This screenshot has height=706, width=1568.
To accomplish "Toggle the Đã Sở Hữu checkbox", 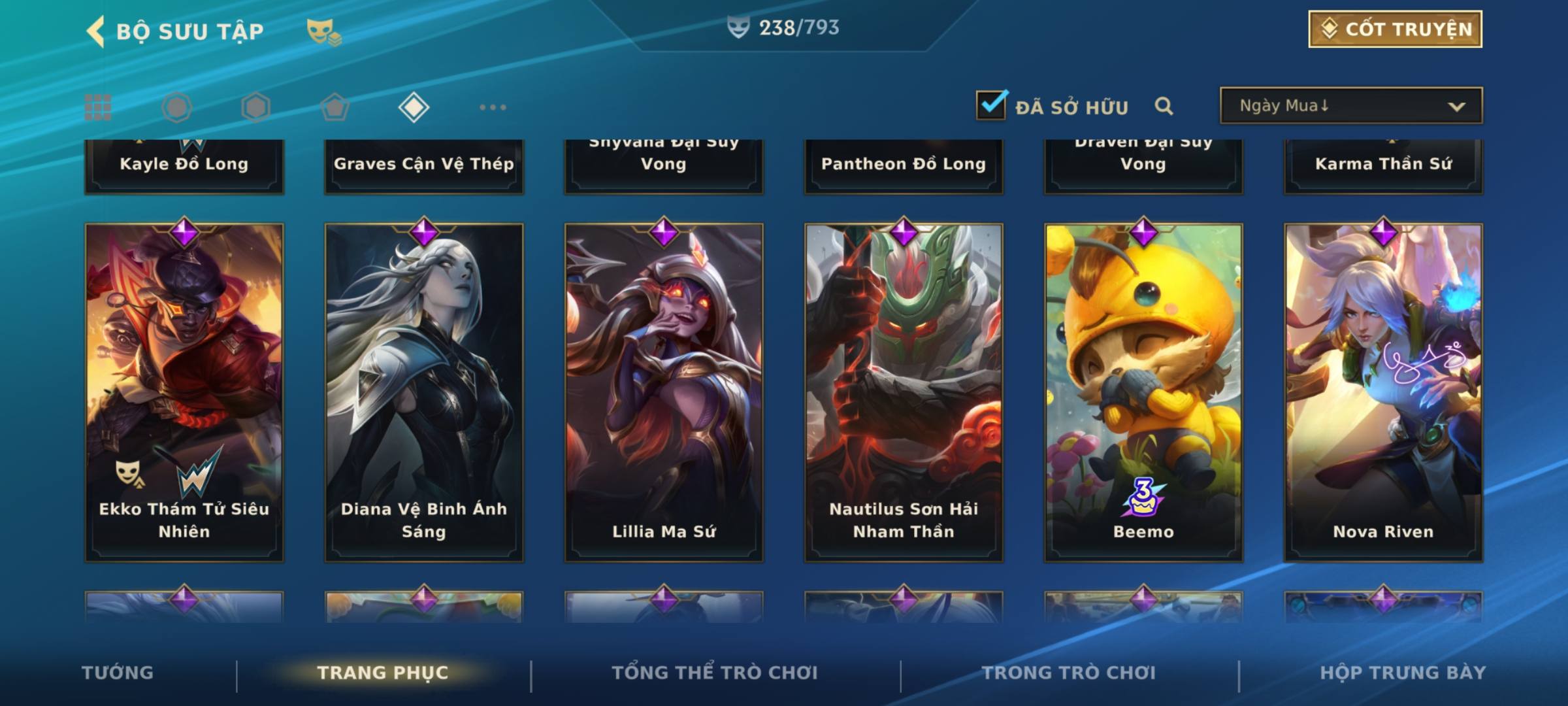I will tap(991, 105).
